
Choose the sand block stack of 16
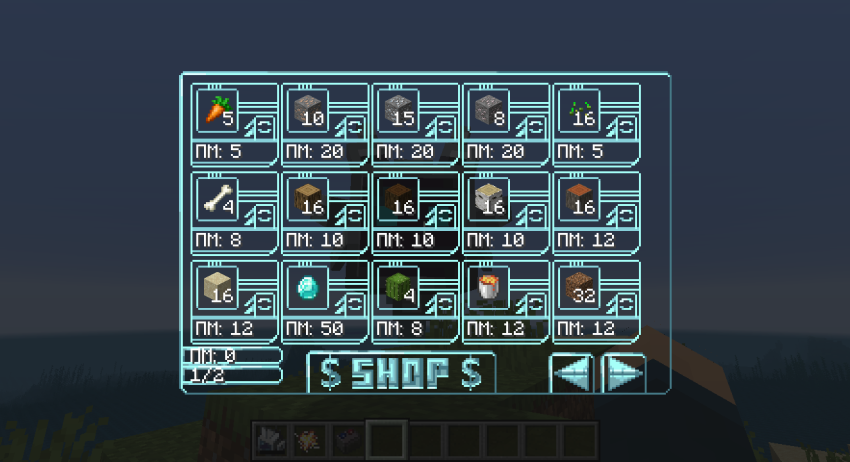tap(217, 287)
